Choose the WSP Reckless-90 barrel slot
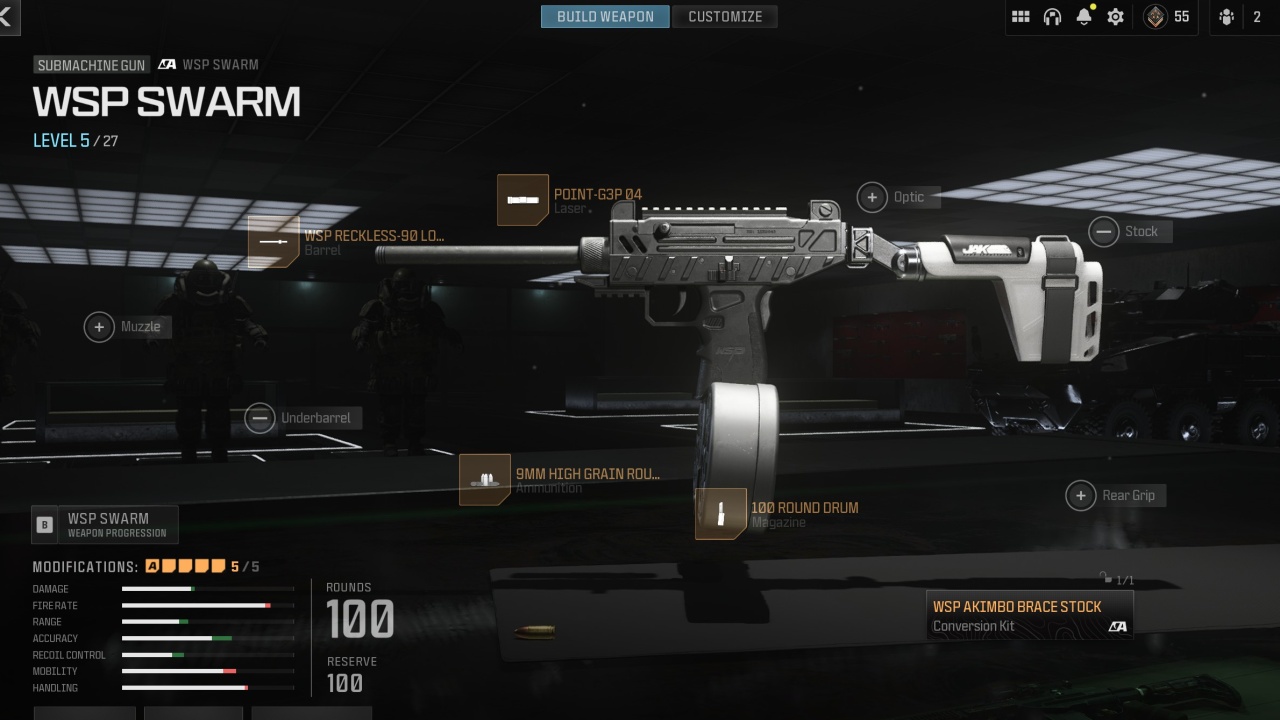 click(x=274, y=242)
